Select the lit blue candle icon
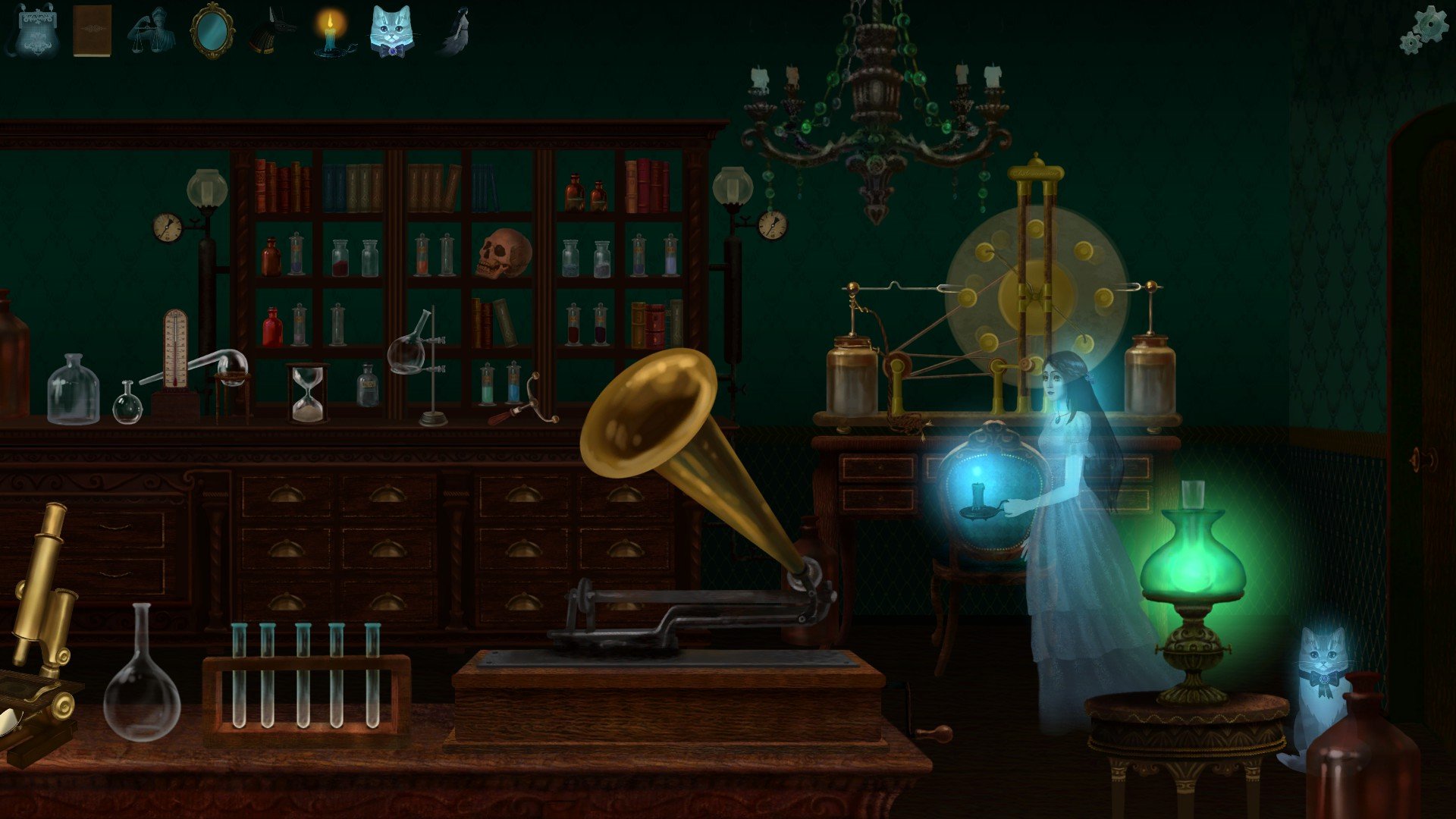The height and width of the screenshot is (819, 1456). point(331,32)
